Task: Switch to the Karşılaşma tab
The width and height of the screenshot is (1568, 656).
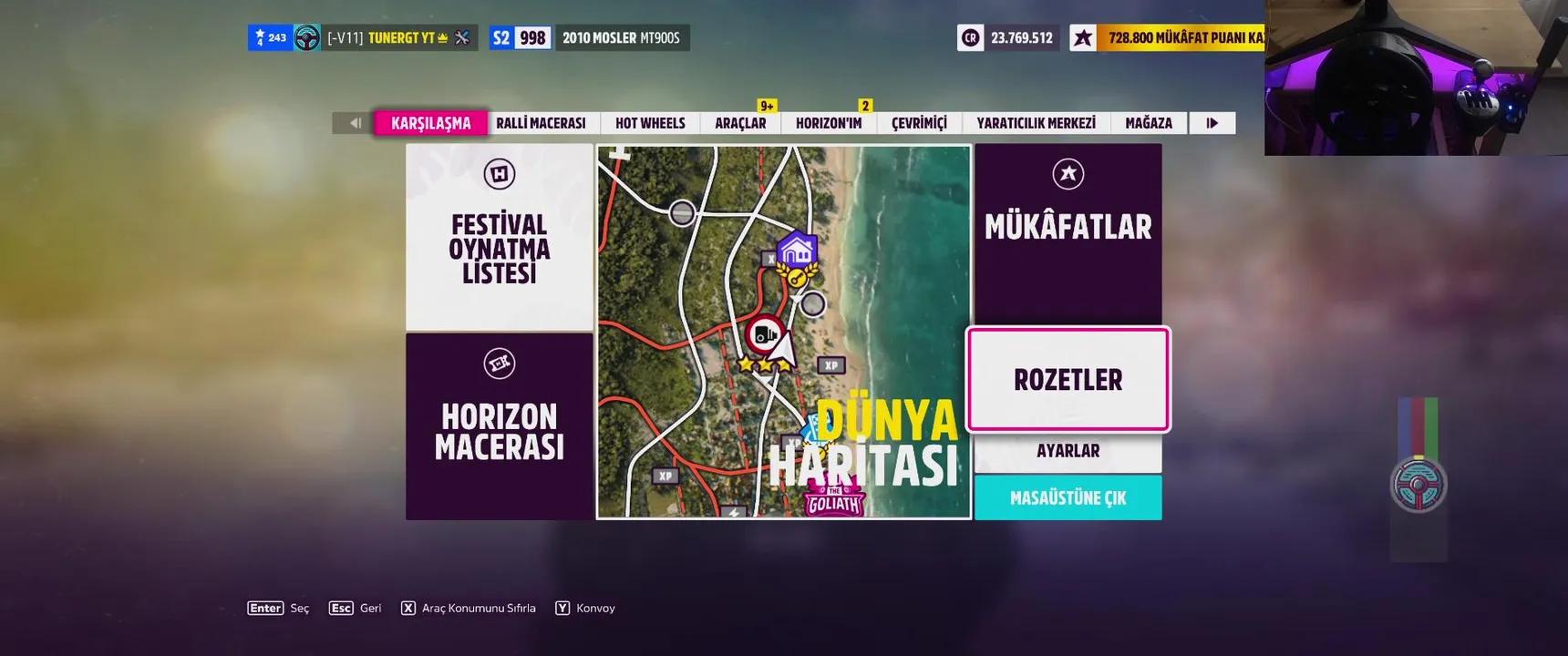Action: click(430, 123)
